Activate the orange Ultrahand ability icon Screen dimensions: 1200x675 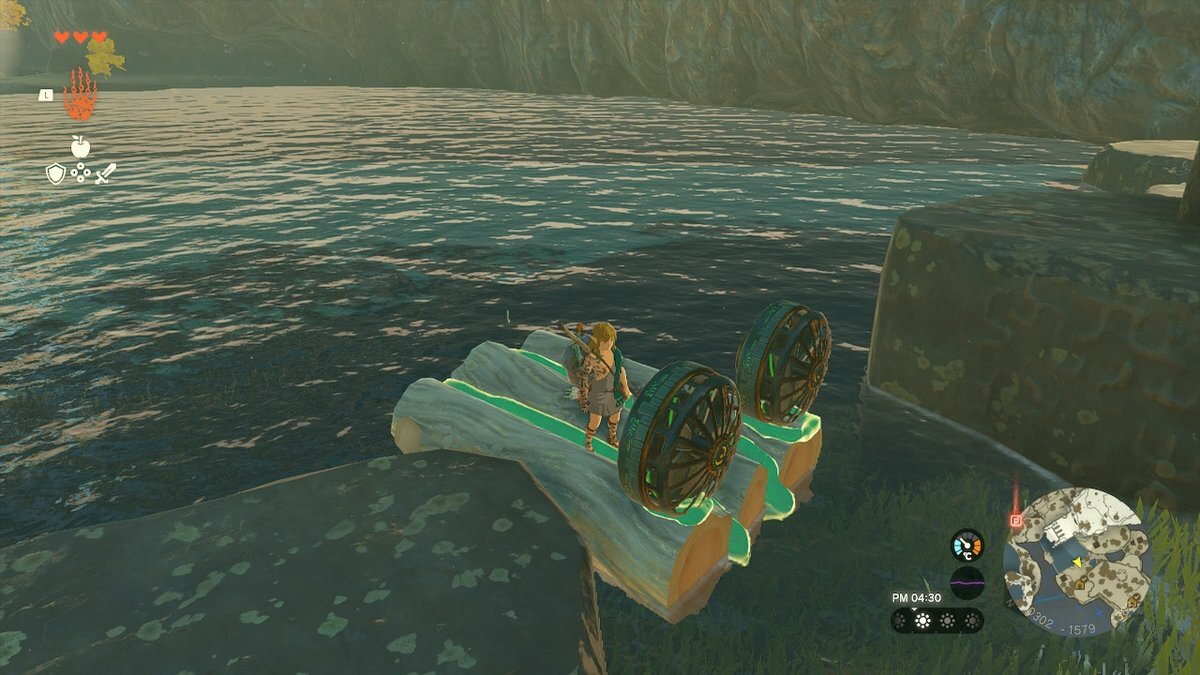pos(80,97)
